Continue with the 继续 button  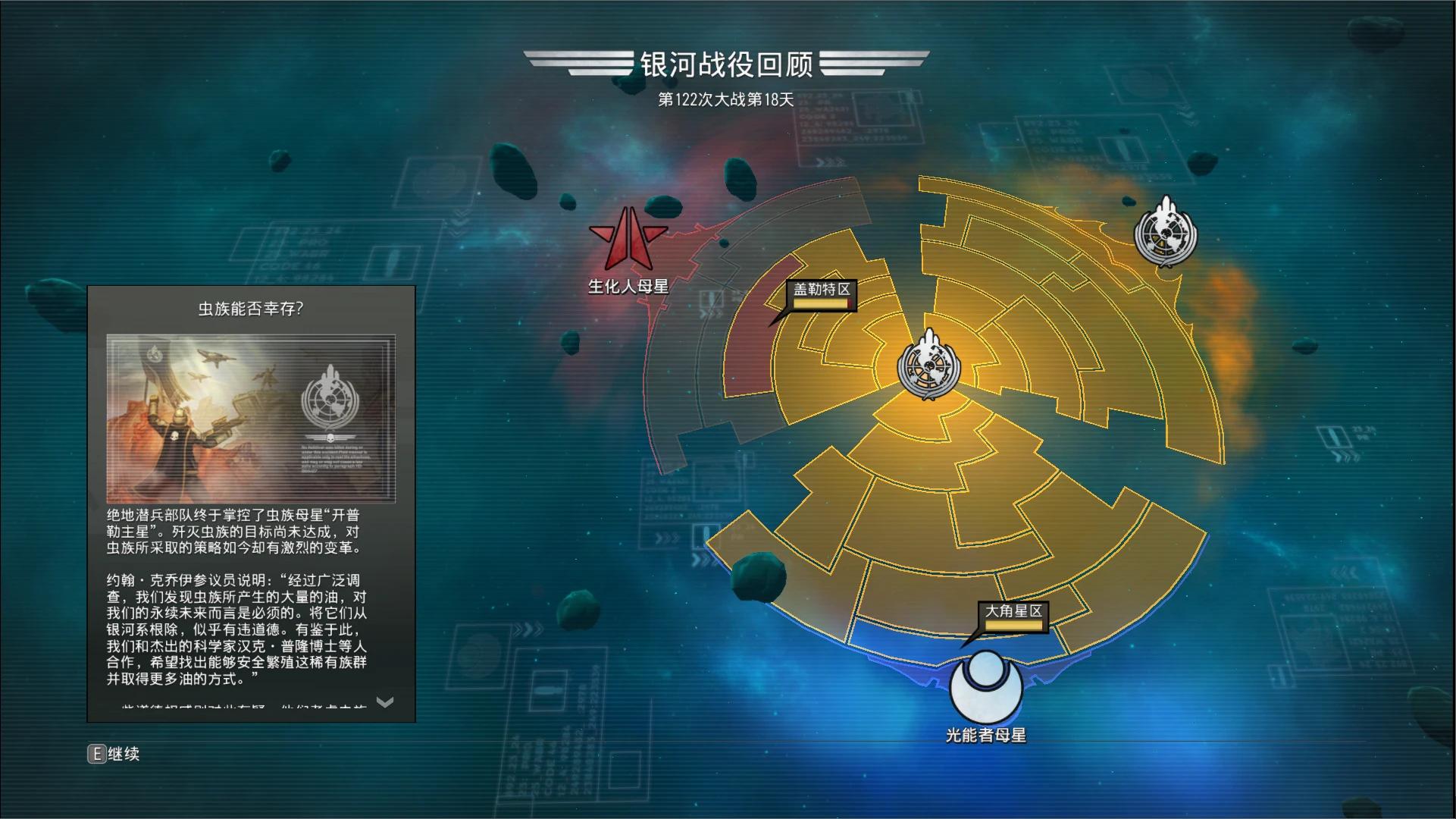(114, 754)
